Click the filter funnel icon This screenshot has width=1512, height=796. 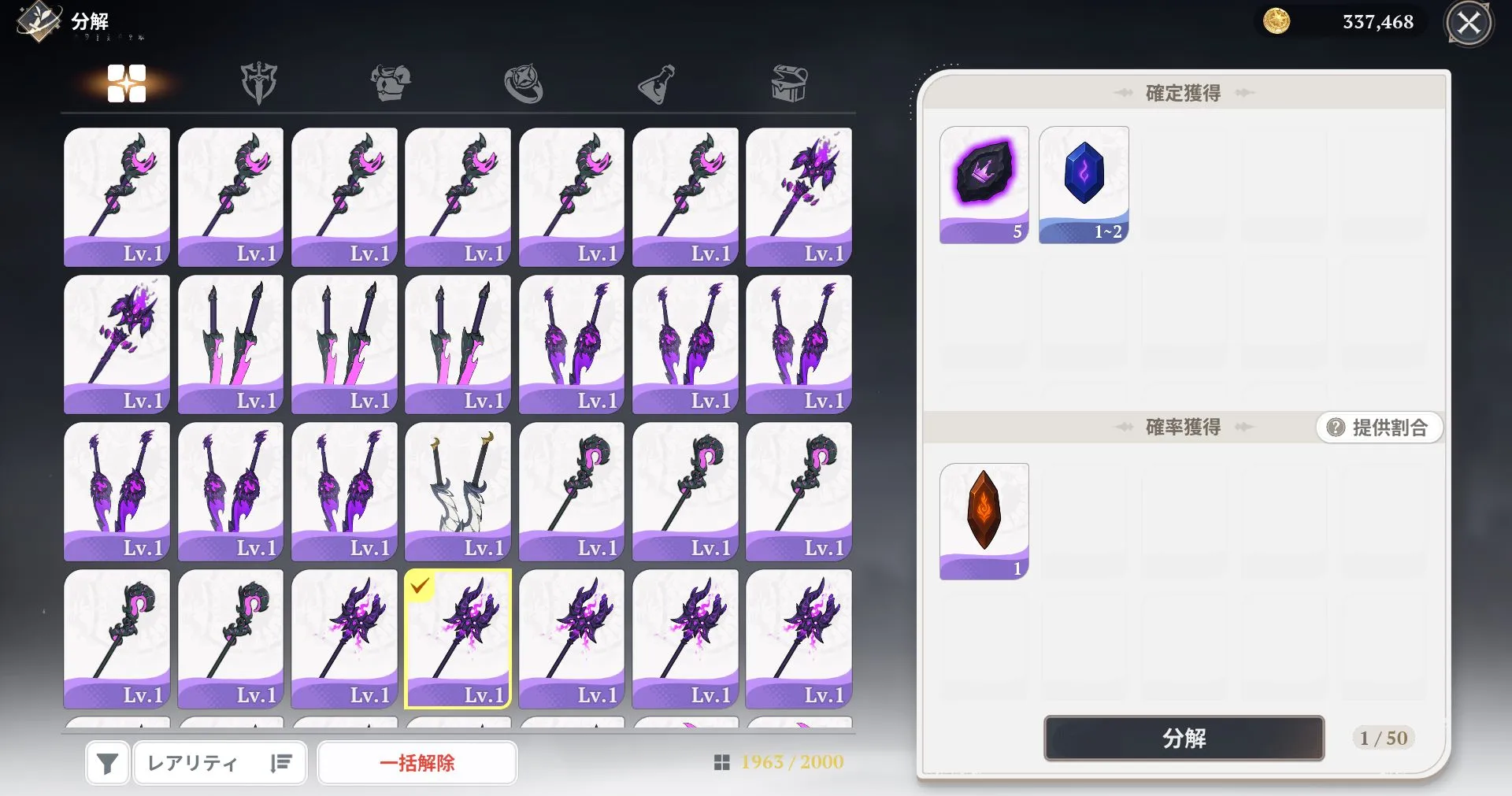point(106,762)
